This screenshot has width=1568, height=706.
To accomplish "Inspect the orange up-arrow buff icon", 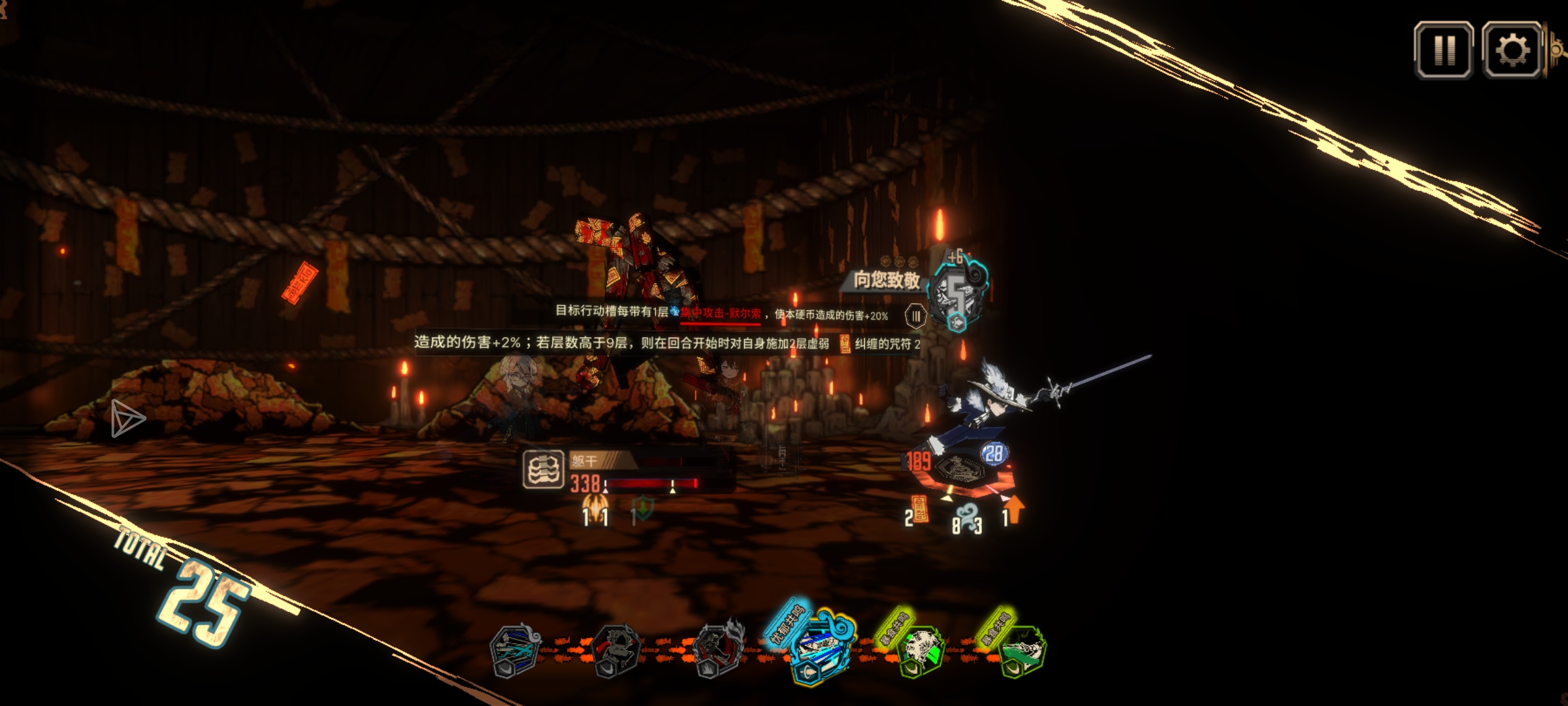I will pyautogui.click(x=1013, y=510).
